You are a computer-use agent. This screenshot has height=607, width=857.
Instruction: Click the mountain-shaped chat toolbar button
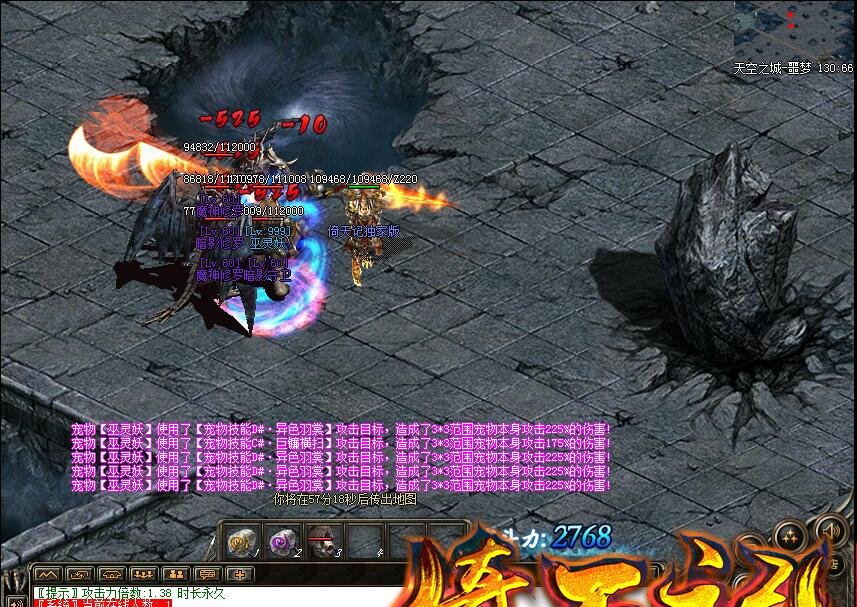tap(48, 574)
